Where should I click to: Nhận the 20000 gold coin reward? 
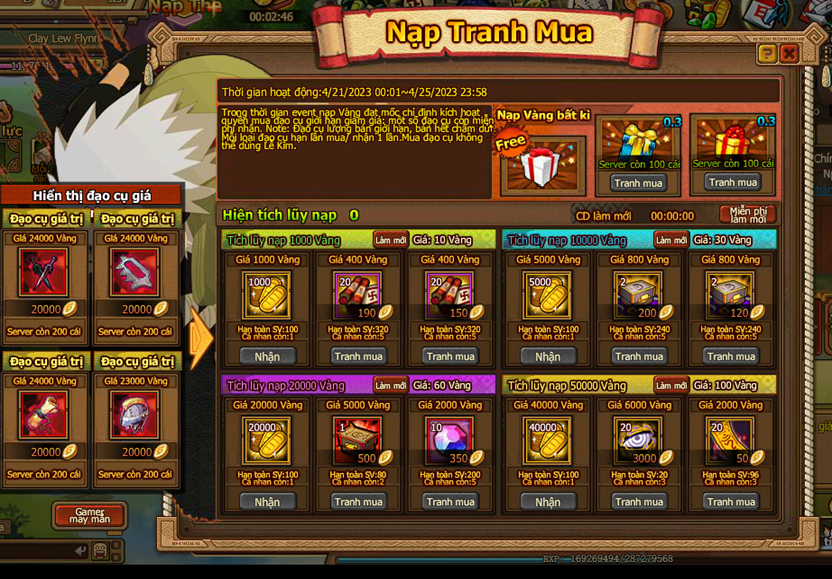[x=267, y=501]
